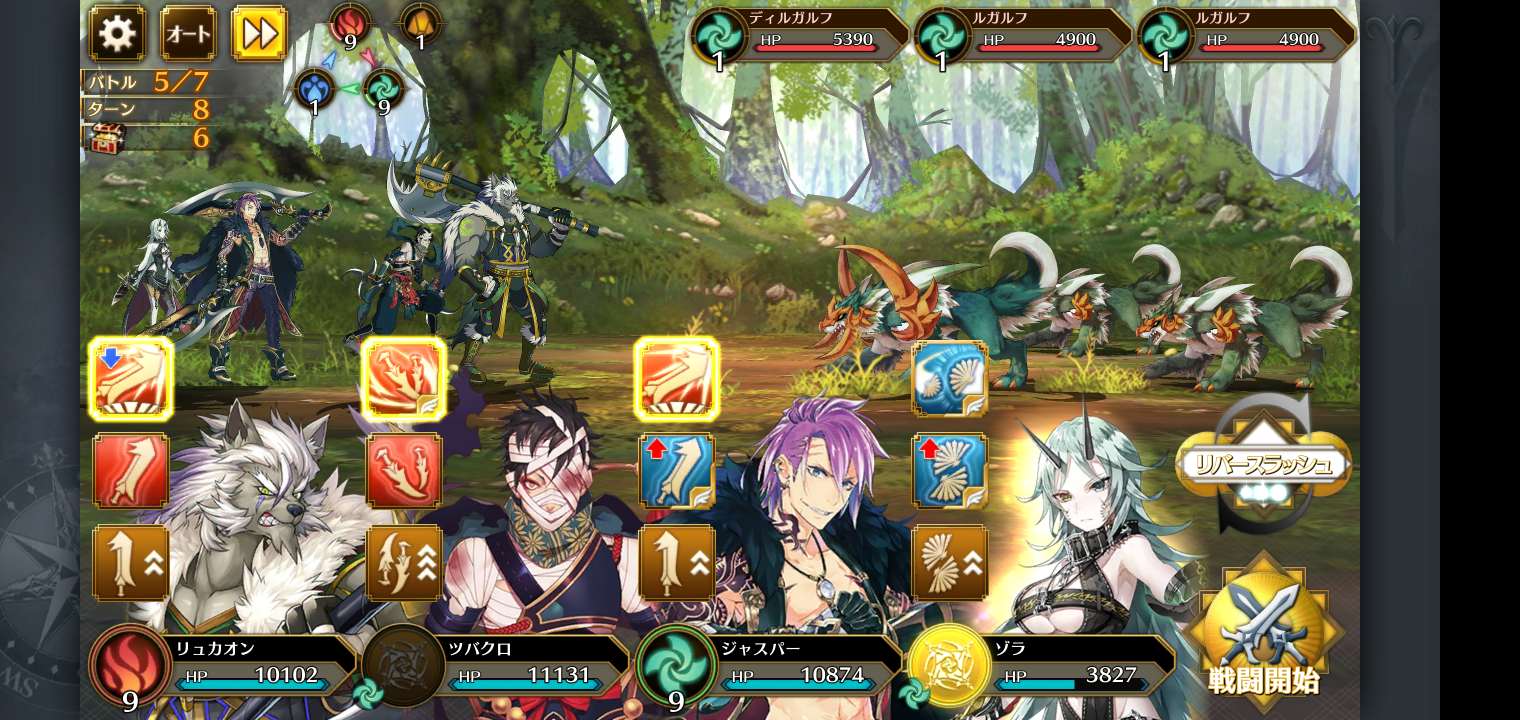1520x720 pixels.
Task: Start combat with the 戦闘開始 button
Action: (1264, 628)
